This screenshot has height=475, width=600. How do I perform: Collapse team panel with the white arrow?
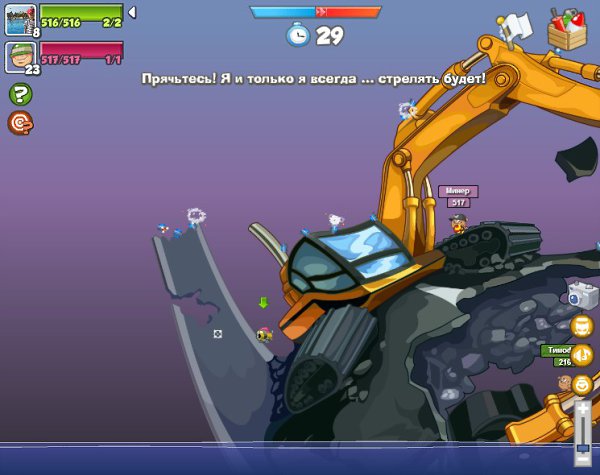point(132,12)
